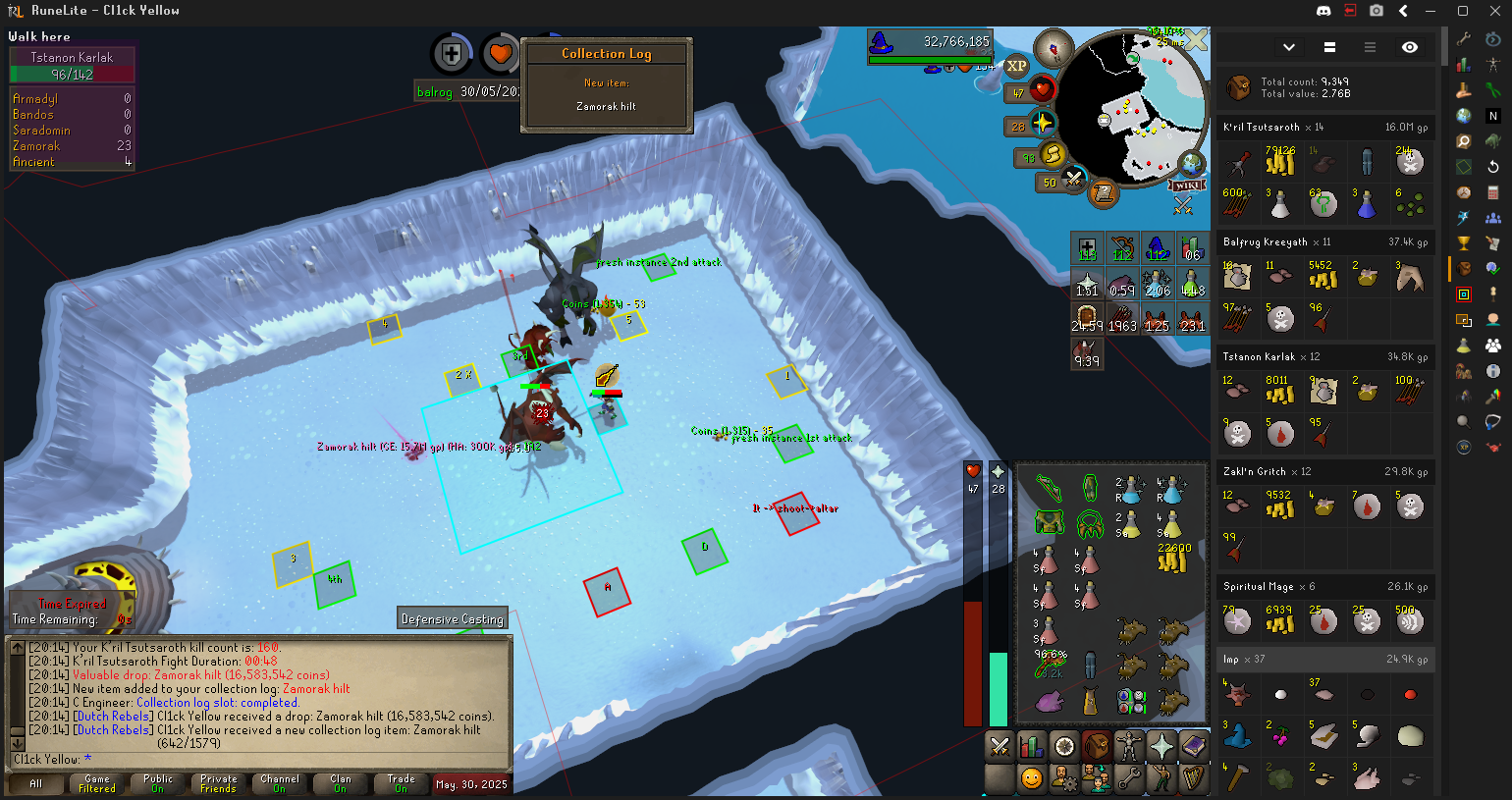Open the world map globe
The width and height of the screenshot is (1512, 800).
(x=1191, y=164)
